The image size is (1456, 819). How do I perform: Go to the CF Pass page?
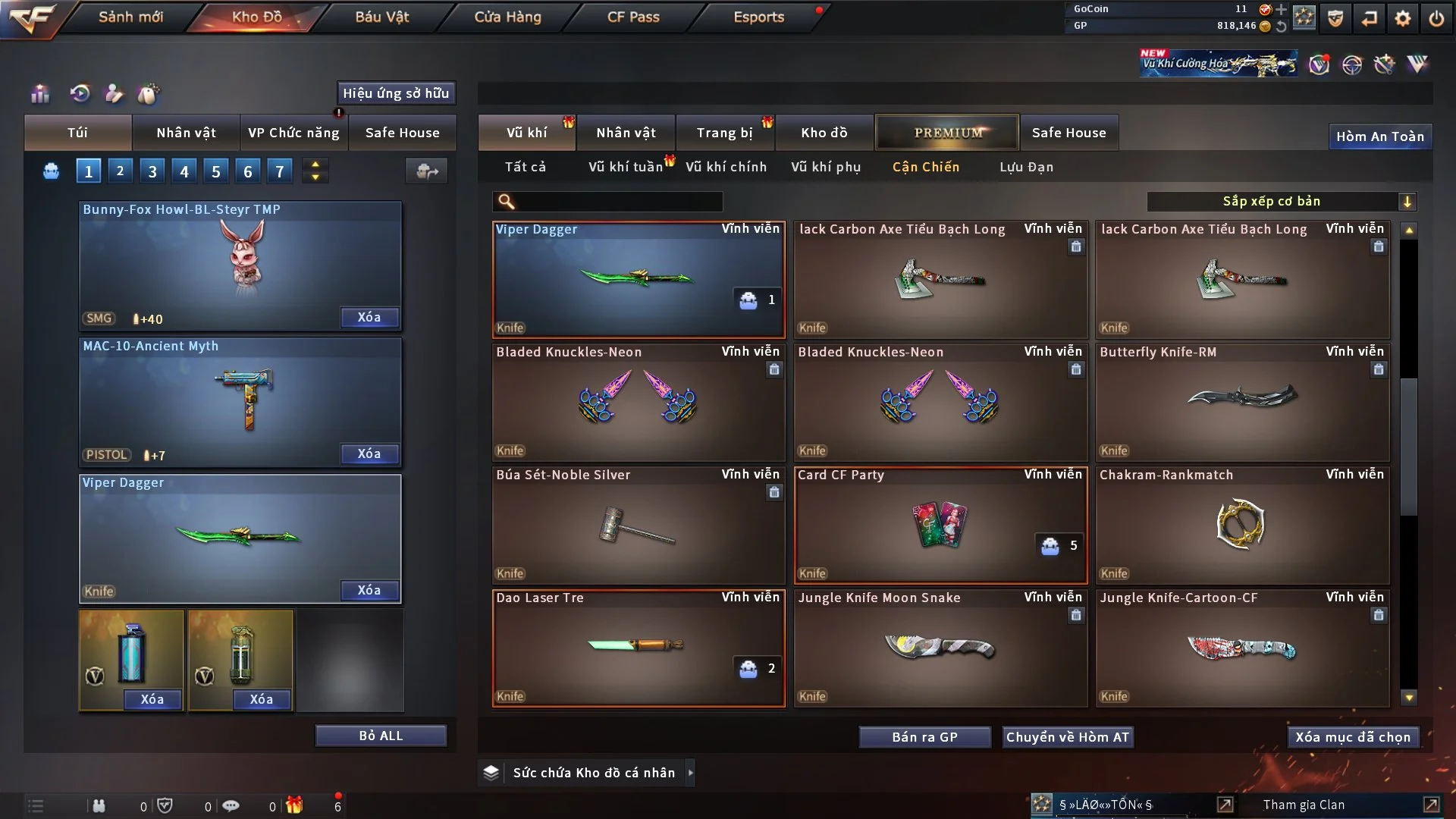tap(633, 17)
